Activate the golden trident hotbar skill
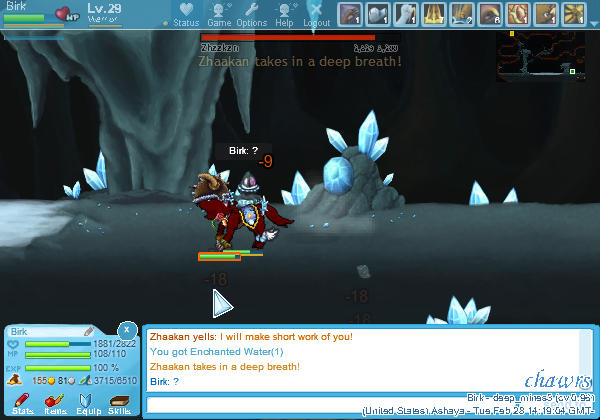Screen dimensions: 600x420 click(x=434, y=14)
